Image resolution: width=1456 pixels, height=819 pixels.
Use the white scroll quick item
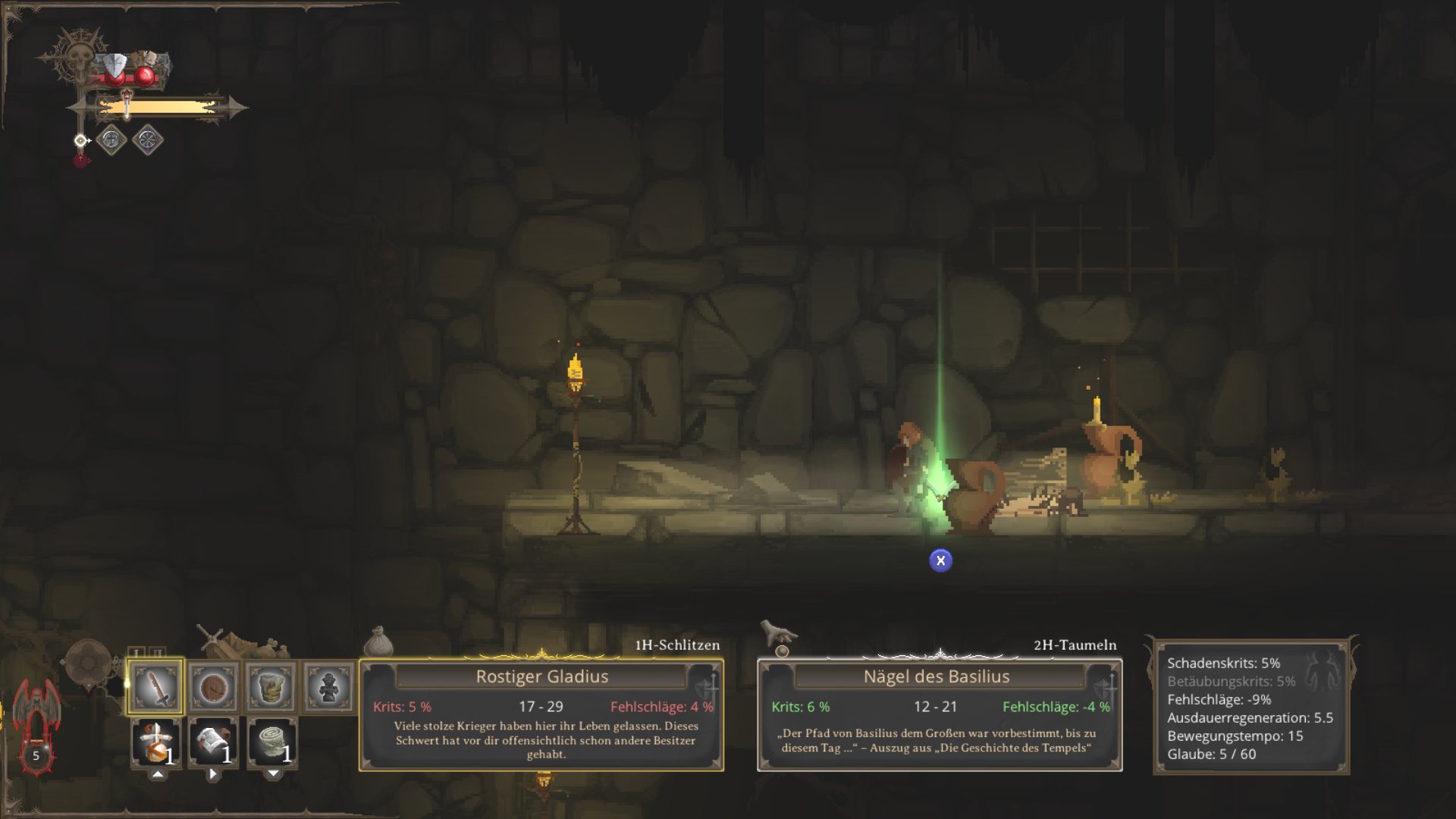[213, 742]
